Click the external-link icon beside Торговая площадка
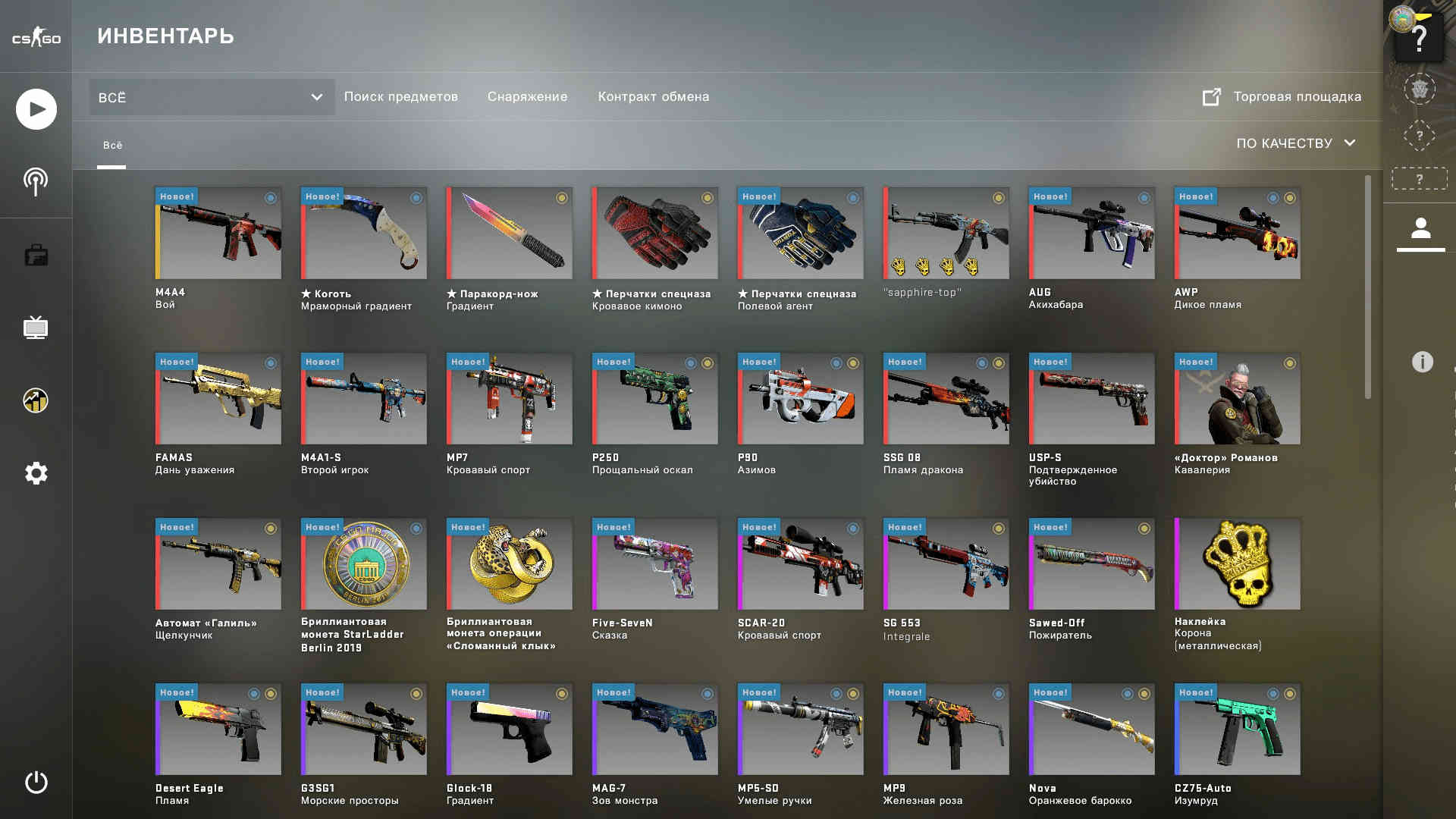 tap(1212, 96)
